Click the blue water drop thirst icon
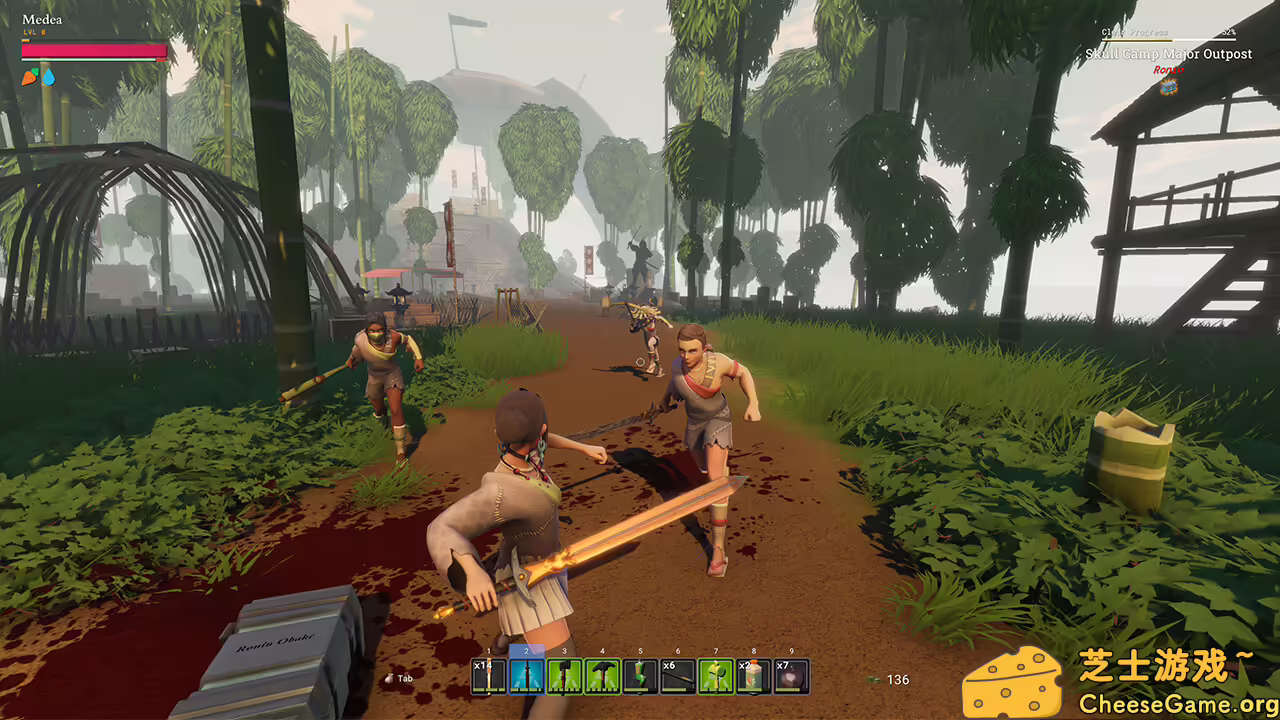The width and height of the screenshot is (1280, 720). pyautogui.click(x=48, y=77)
